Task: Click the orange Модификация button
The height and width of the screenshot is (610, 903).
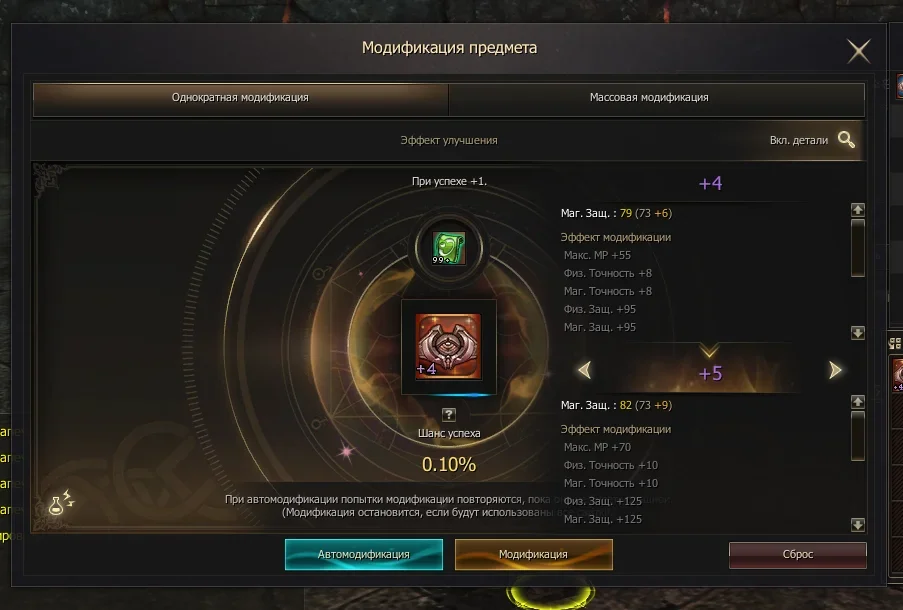Action: pyautogui.click(x=533, y=554)
